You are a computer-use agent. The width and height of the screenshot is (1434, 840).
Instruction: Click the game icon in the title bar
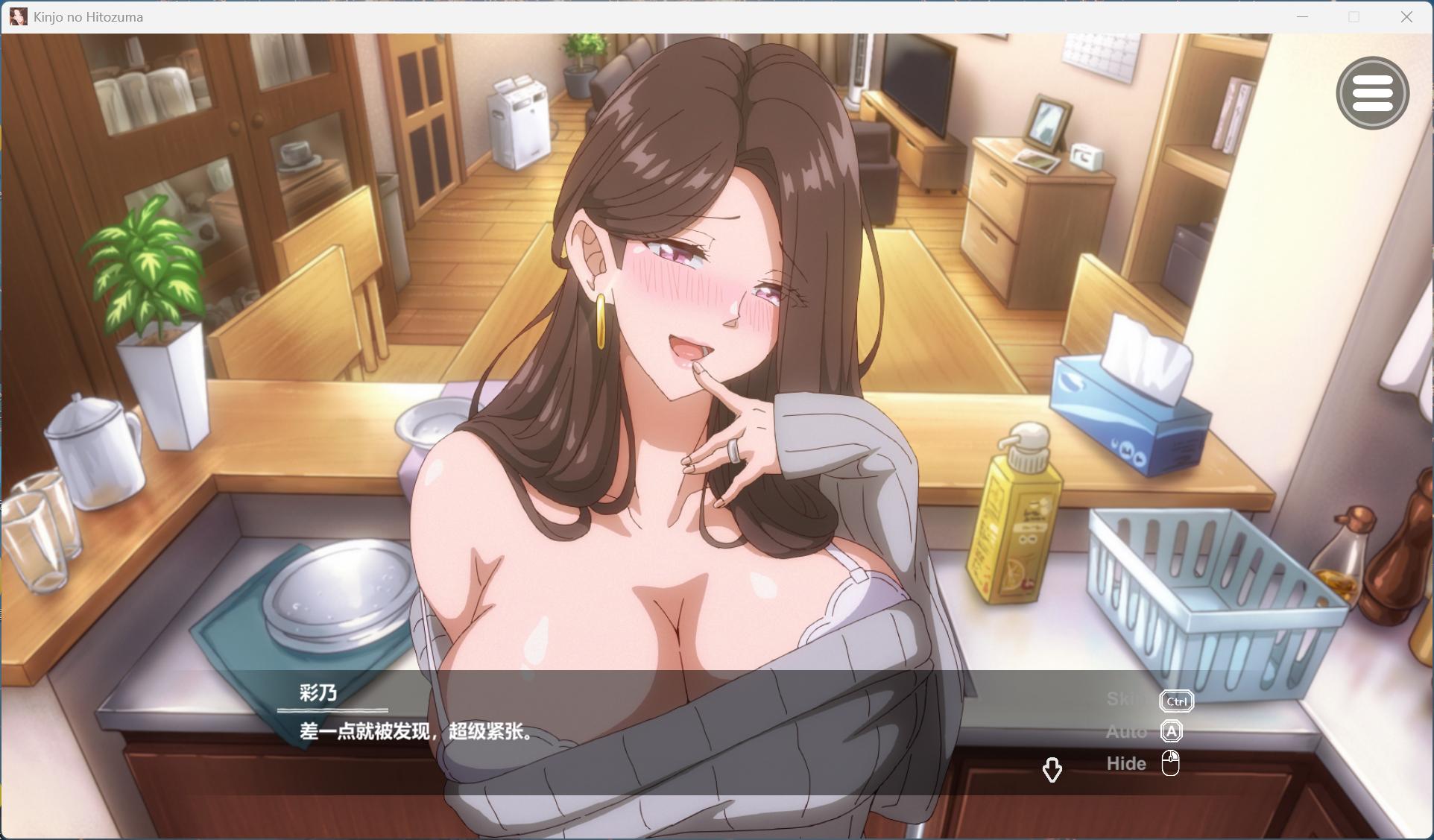pos(18,16)
